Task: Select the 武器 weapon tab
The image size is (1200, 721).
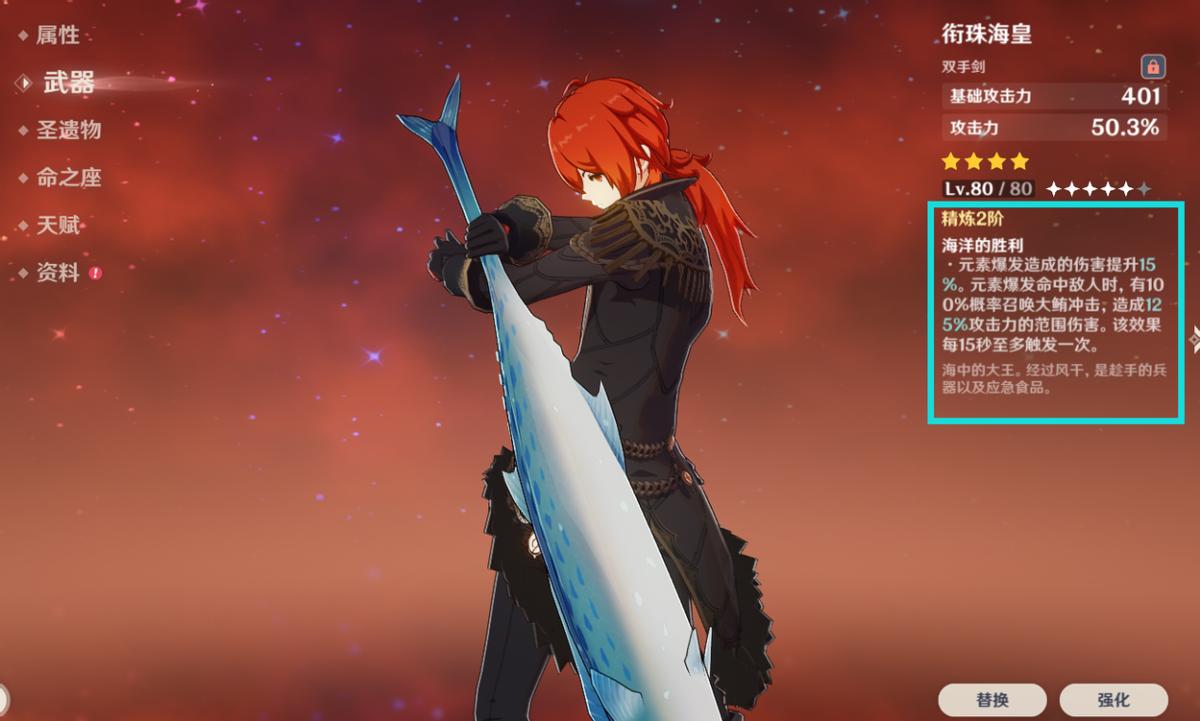Action: tap(68, 83)
